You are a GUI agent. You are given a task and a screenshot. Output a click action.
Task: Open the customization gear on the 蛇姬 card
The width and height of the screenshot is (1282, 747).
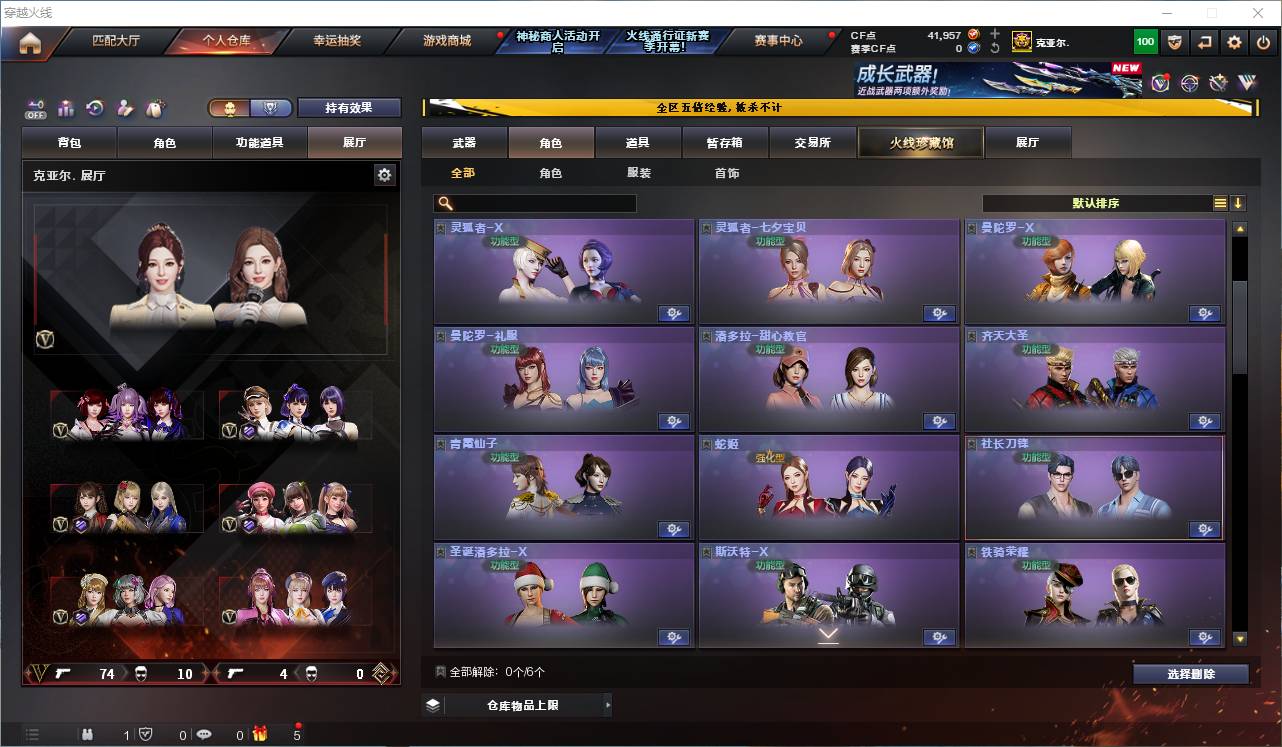[939, 529]
